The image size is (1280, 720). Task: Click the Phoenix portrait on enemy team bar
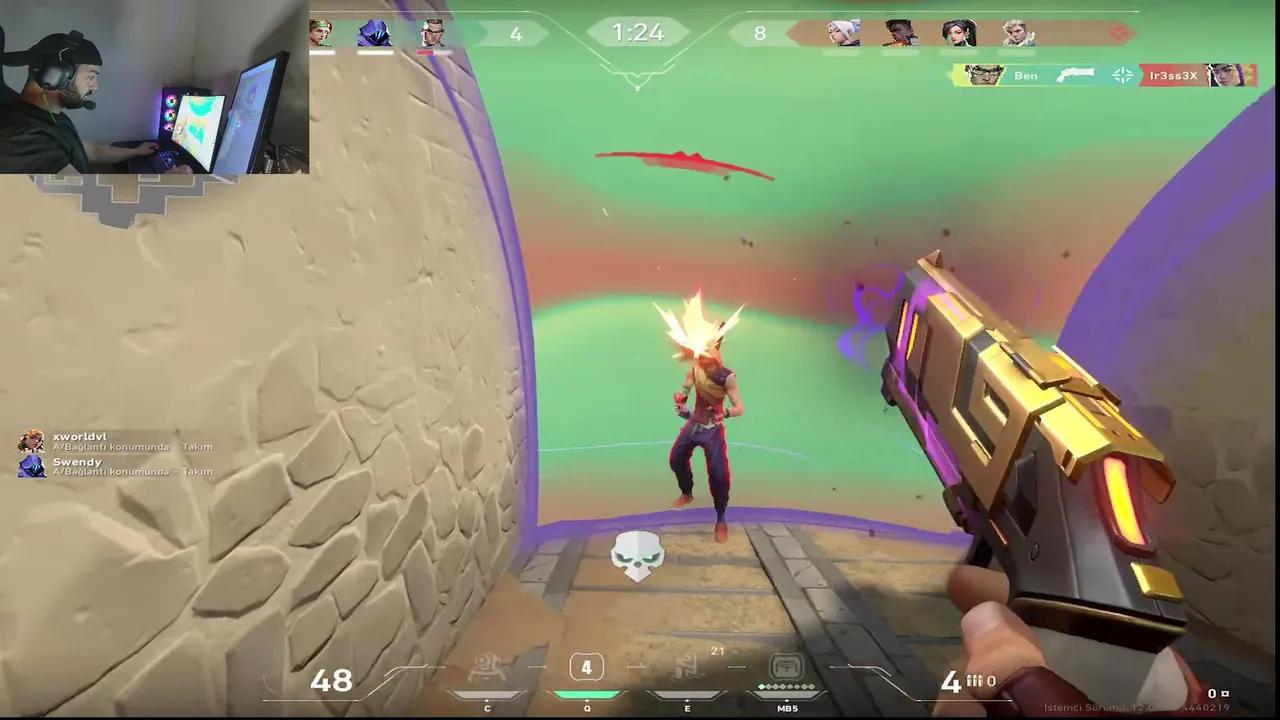pos(903,33)
